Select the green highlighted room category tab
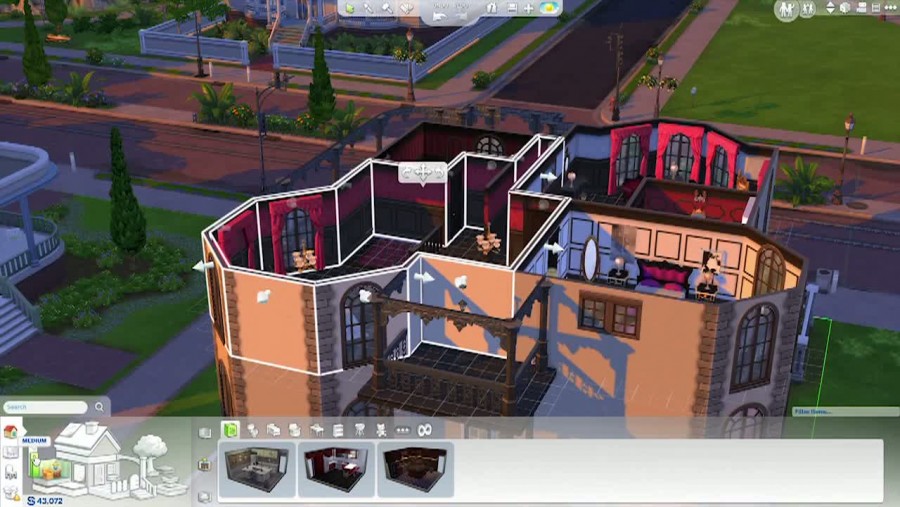This screenshot has height=507, width=900. (229, 430)
